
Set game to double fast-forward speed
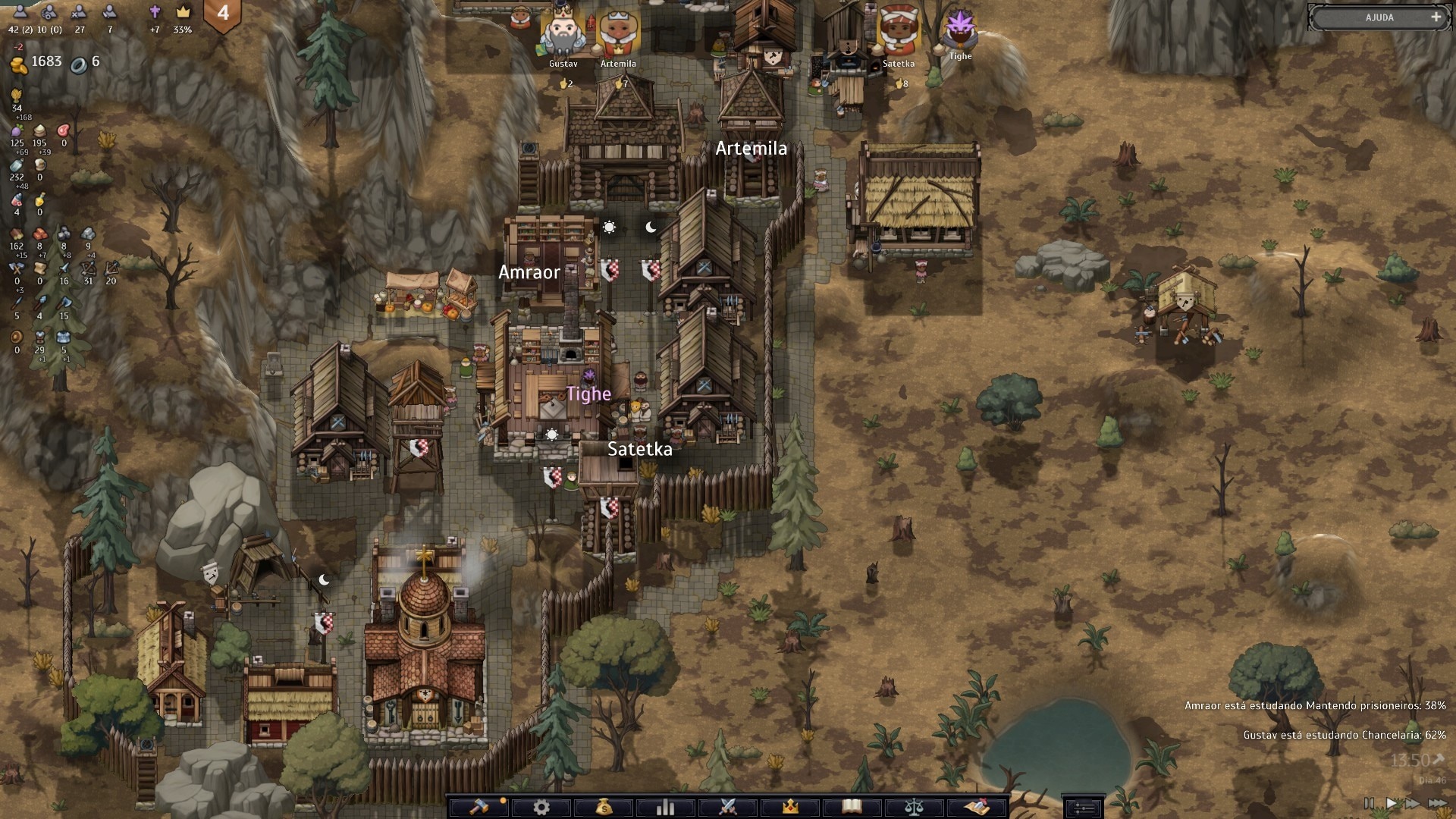click(x=1413, y=803)
